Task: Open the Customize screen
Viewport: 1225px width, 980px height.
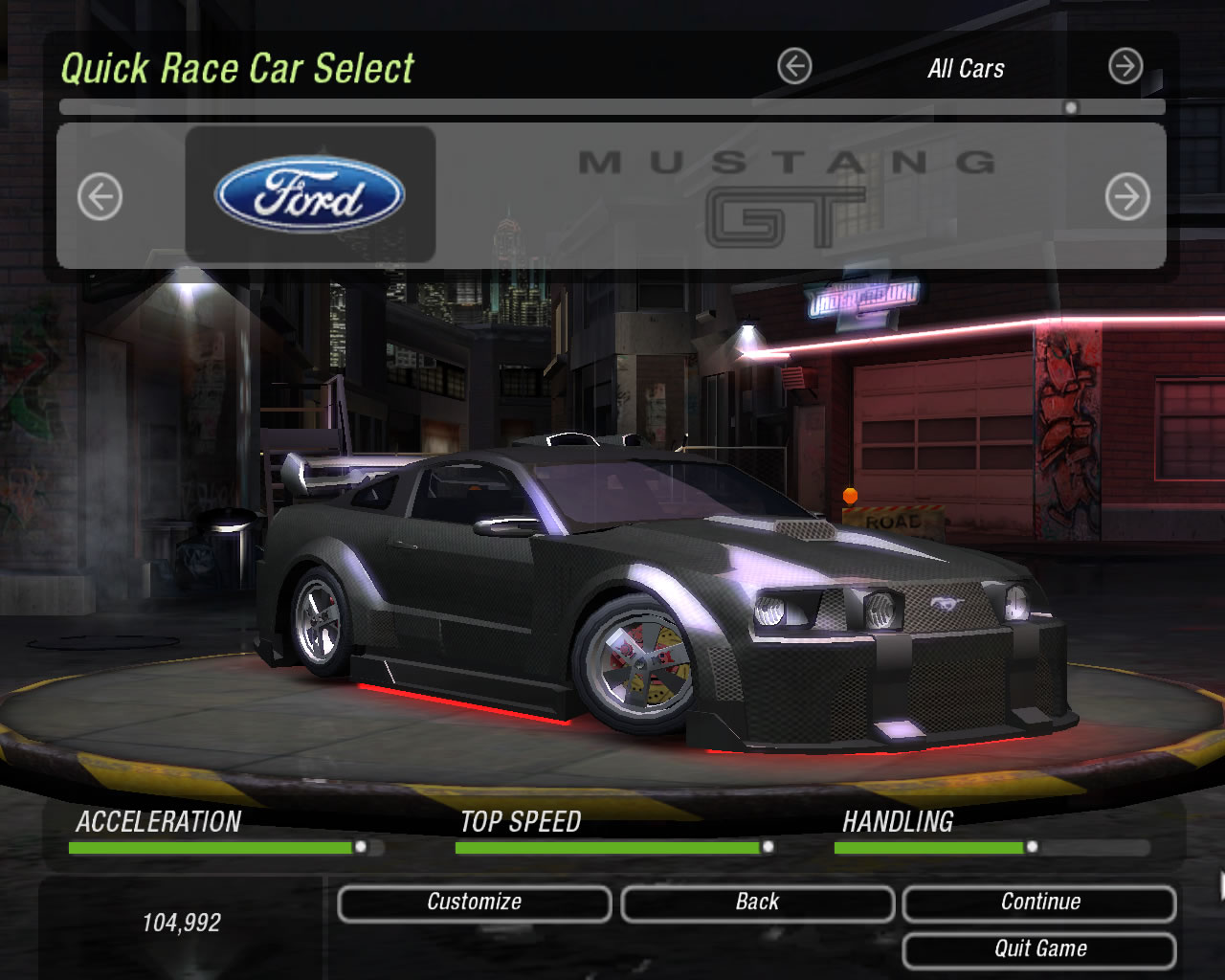Action: 475,901
